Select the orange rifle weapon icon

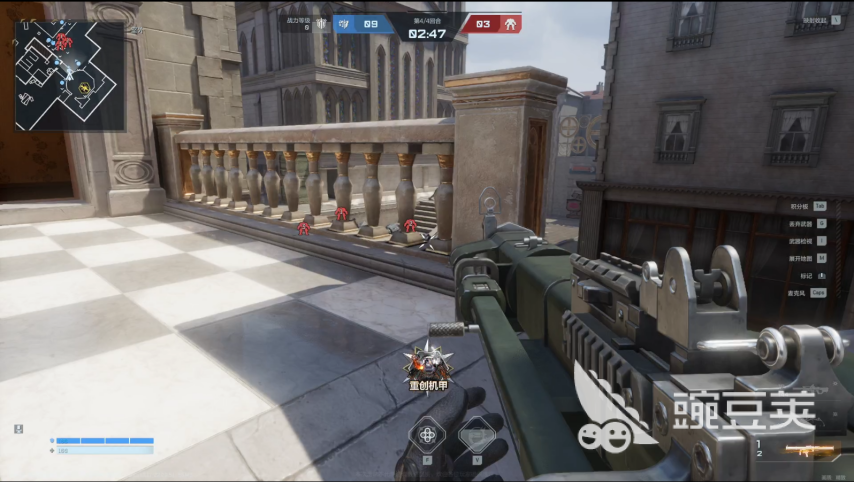[802, 451]
